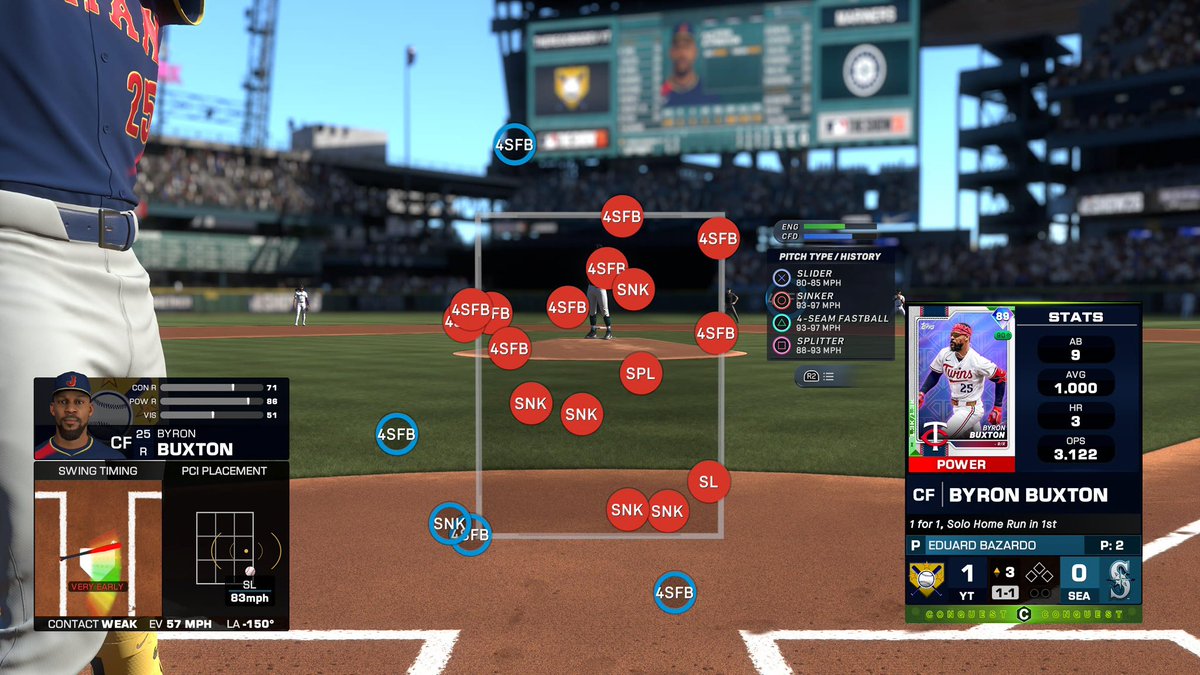Click the red SL pitch marker

pyautogui.click(x=708, y=482)
